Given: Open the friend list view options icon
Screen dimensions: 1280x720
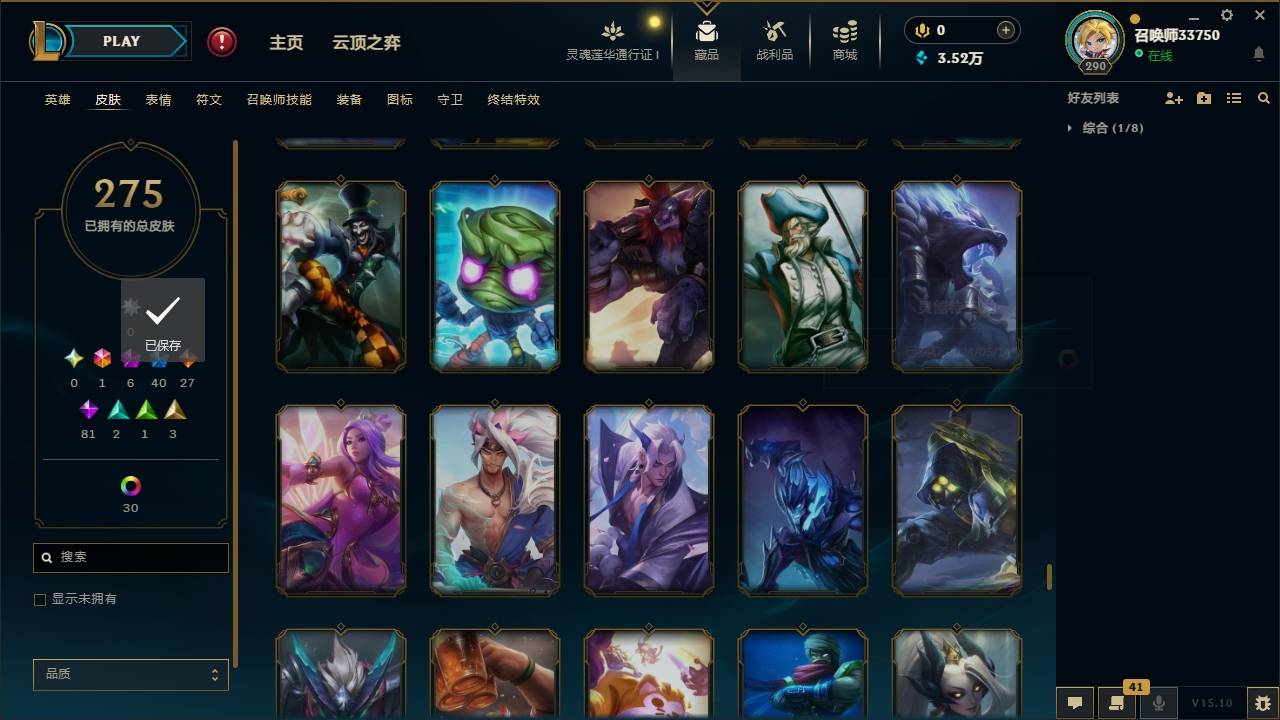Looking at the screenshot, I should [x=1233, y=97].
